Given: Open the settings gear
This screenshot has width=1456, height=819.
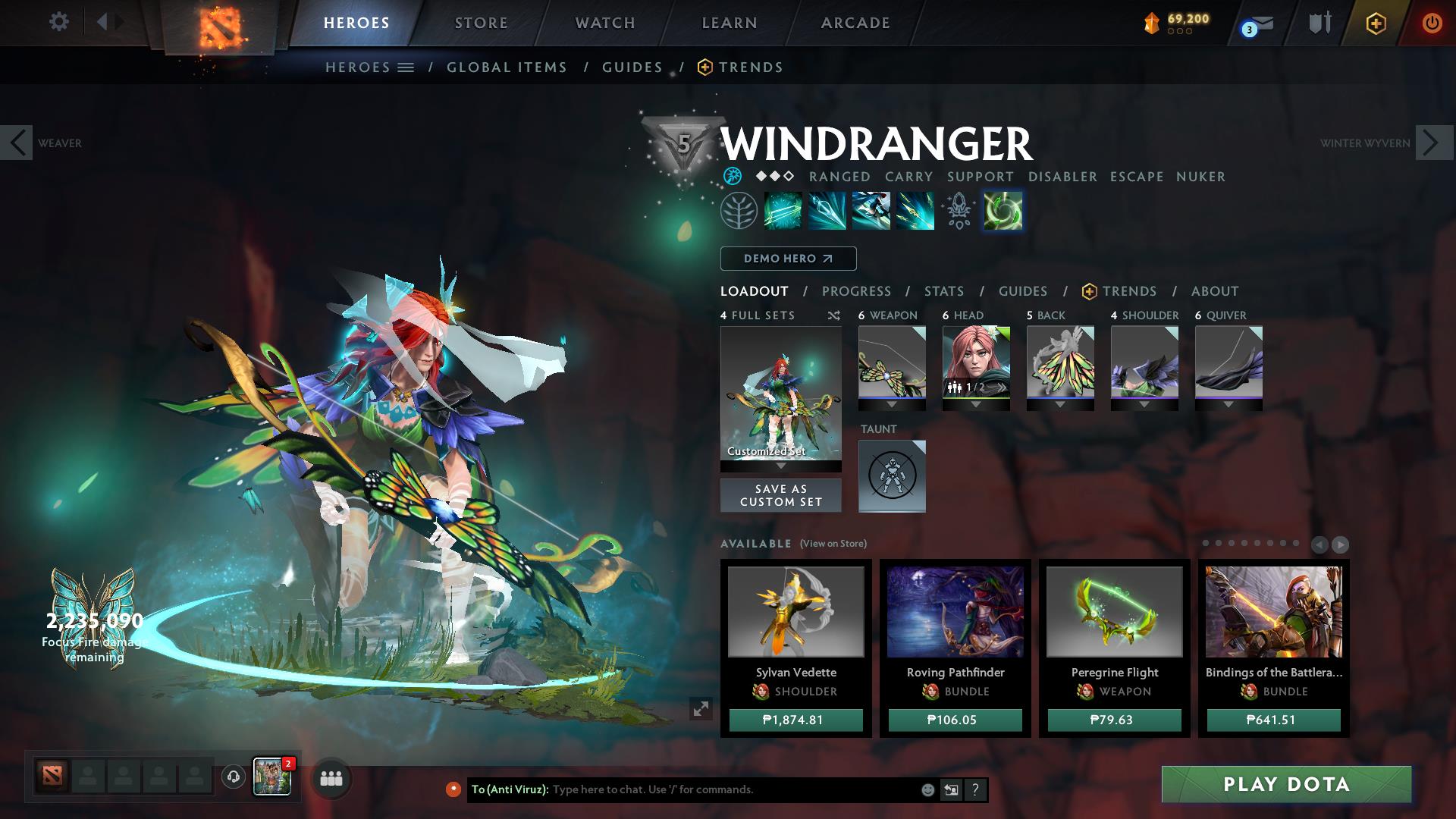Looking at the screenshot, I should (x=58, y=22).
